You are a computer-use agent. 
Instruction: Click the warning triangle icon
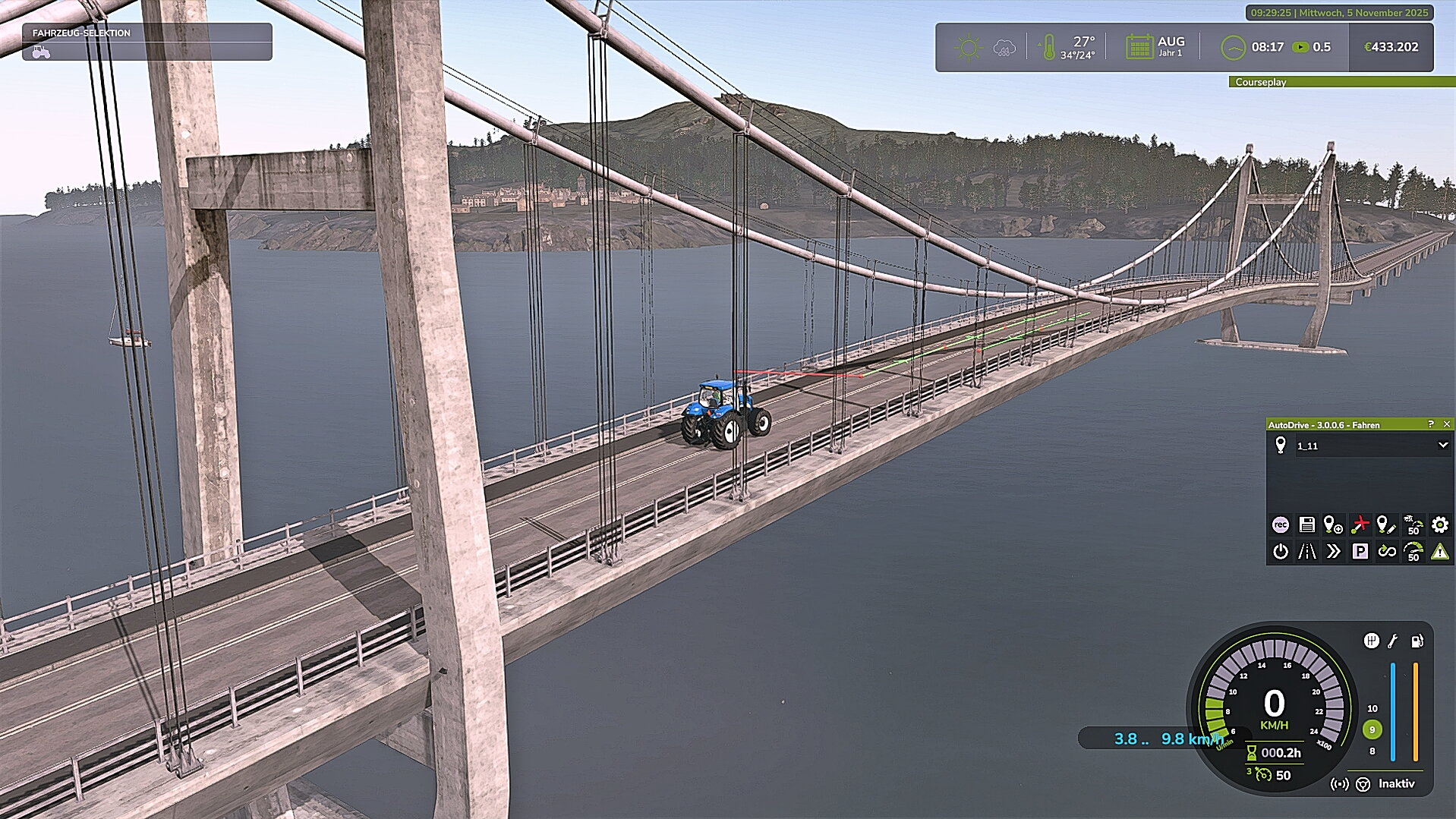(x=1439, y=551)
